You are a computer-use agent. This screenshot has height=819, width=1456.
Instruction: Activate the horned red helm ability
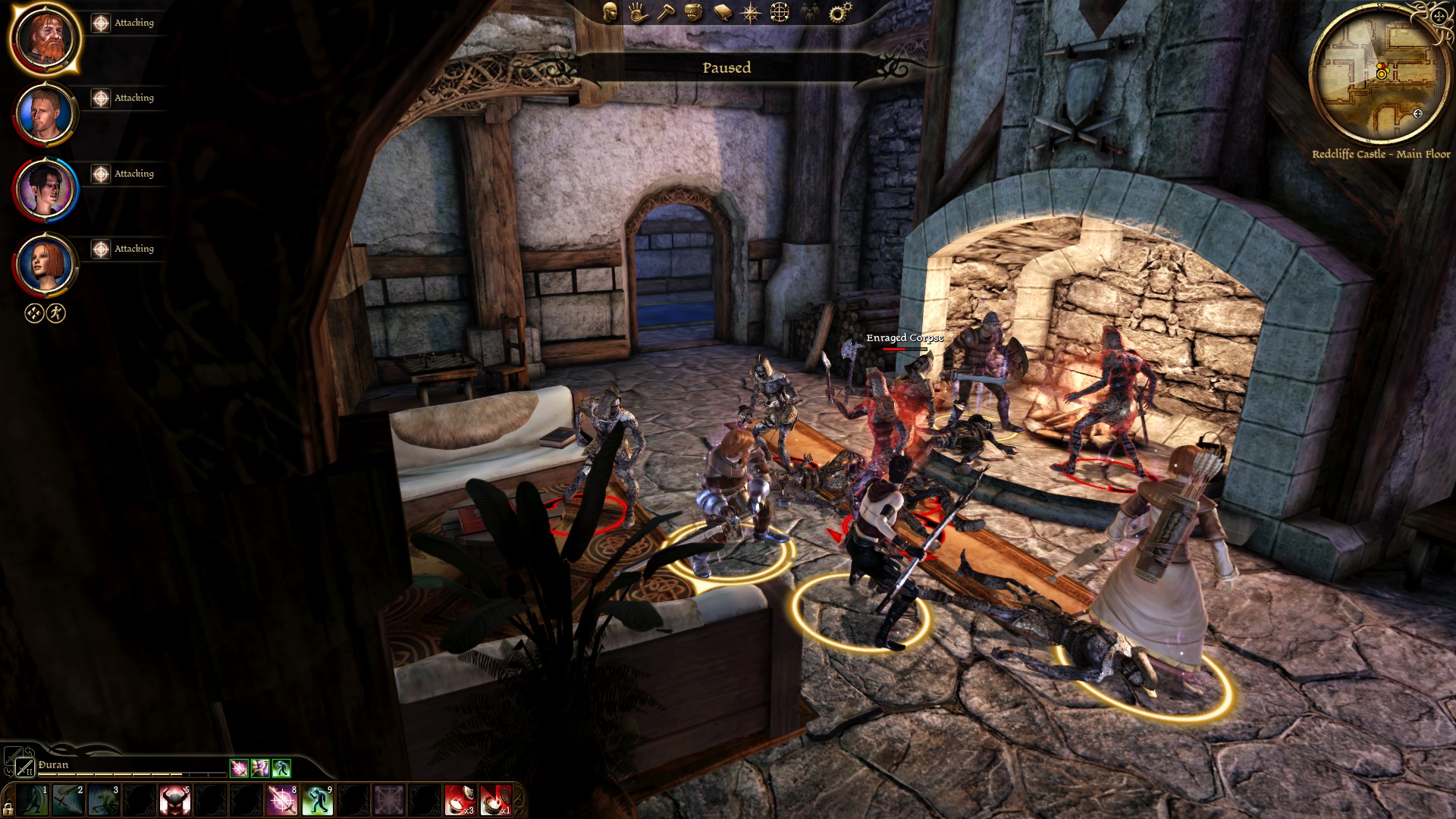(174, 800)
